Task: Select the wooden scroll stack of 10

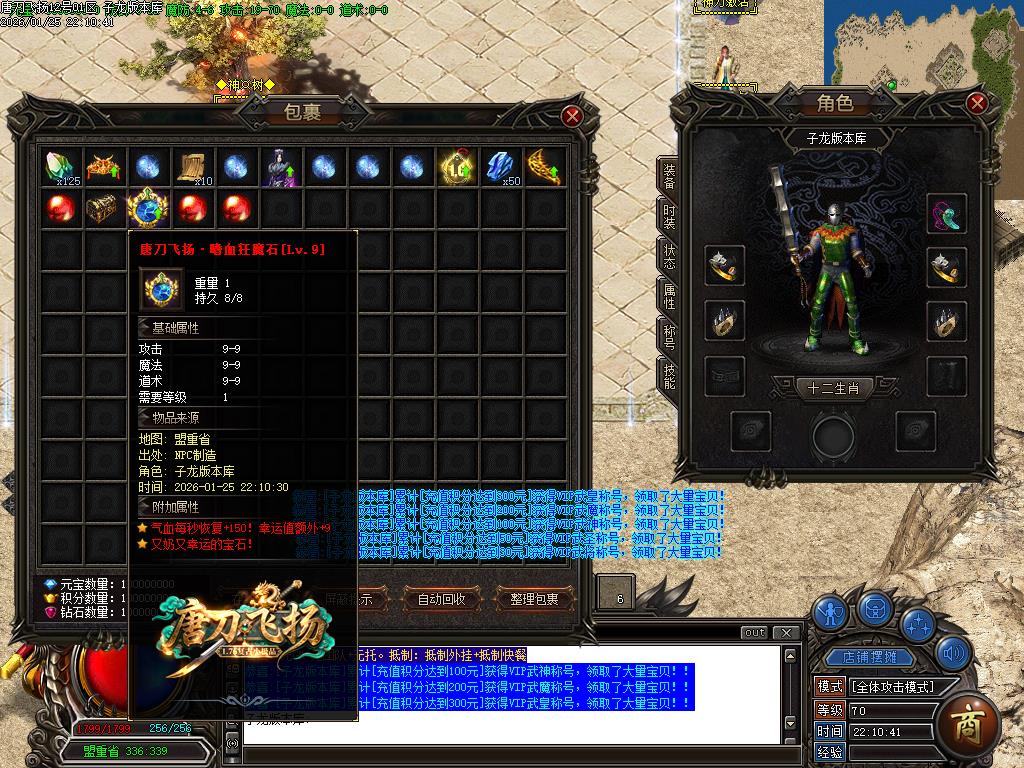Action: (193, 167)
